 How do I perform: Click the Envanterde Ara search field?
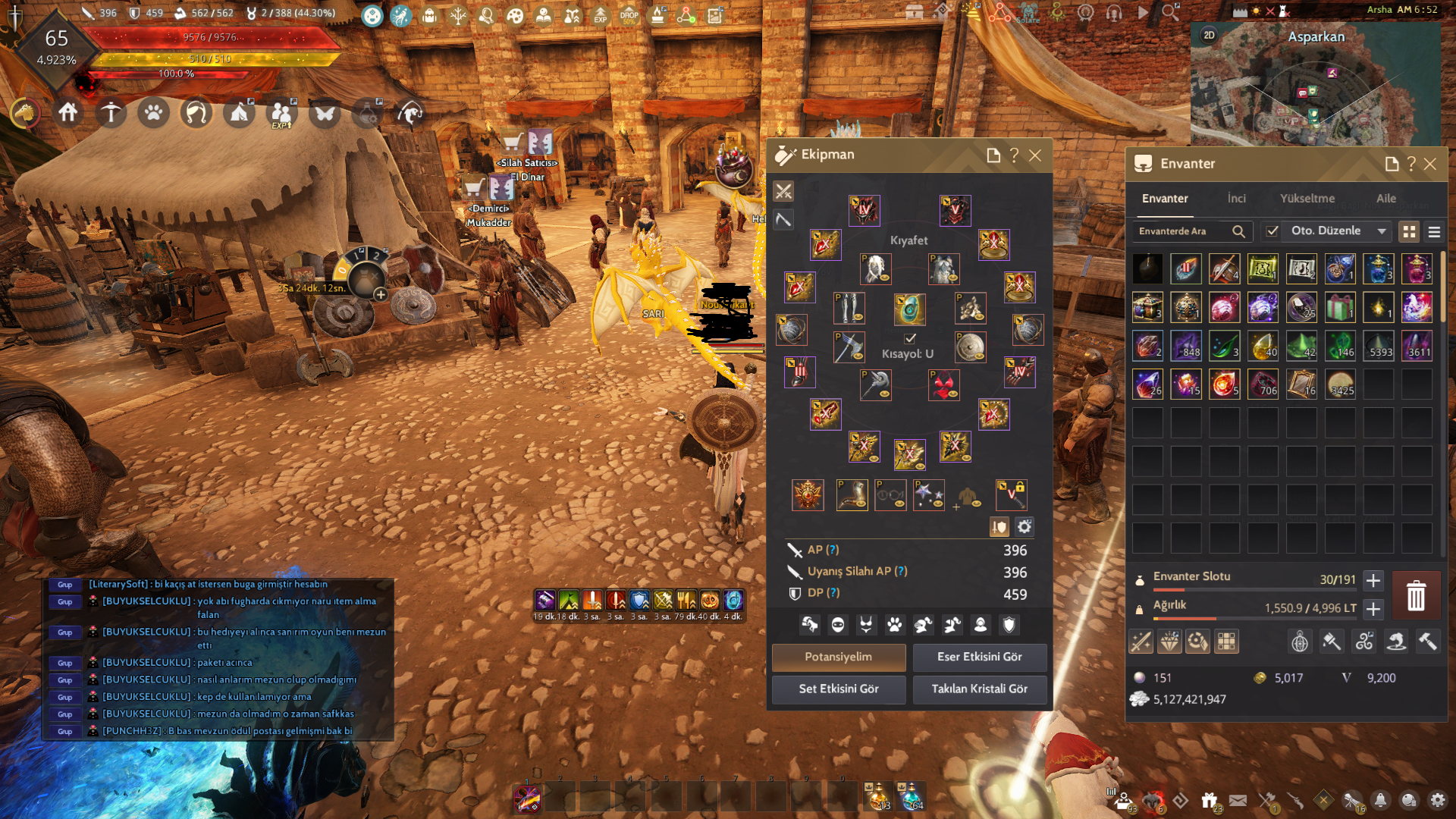tap(1183, 231)
